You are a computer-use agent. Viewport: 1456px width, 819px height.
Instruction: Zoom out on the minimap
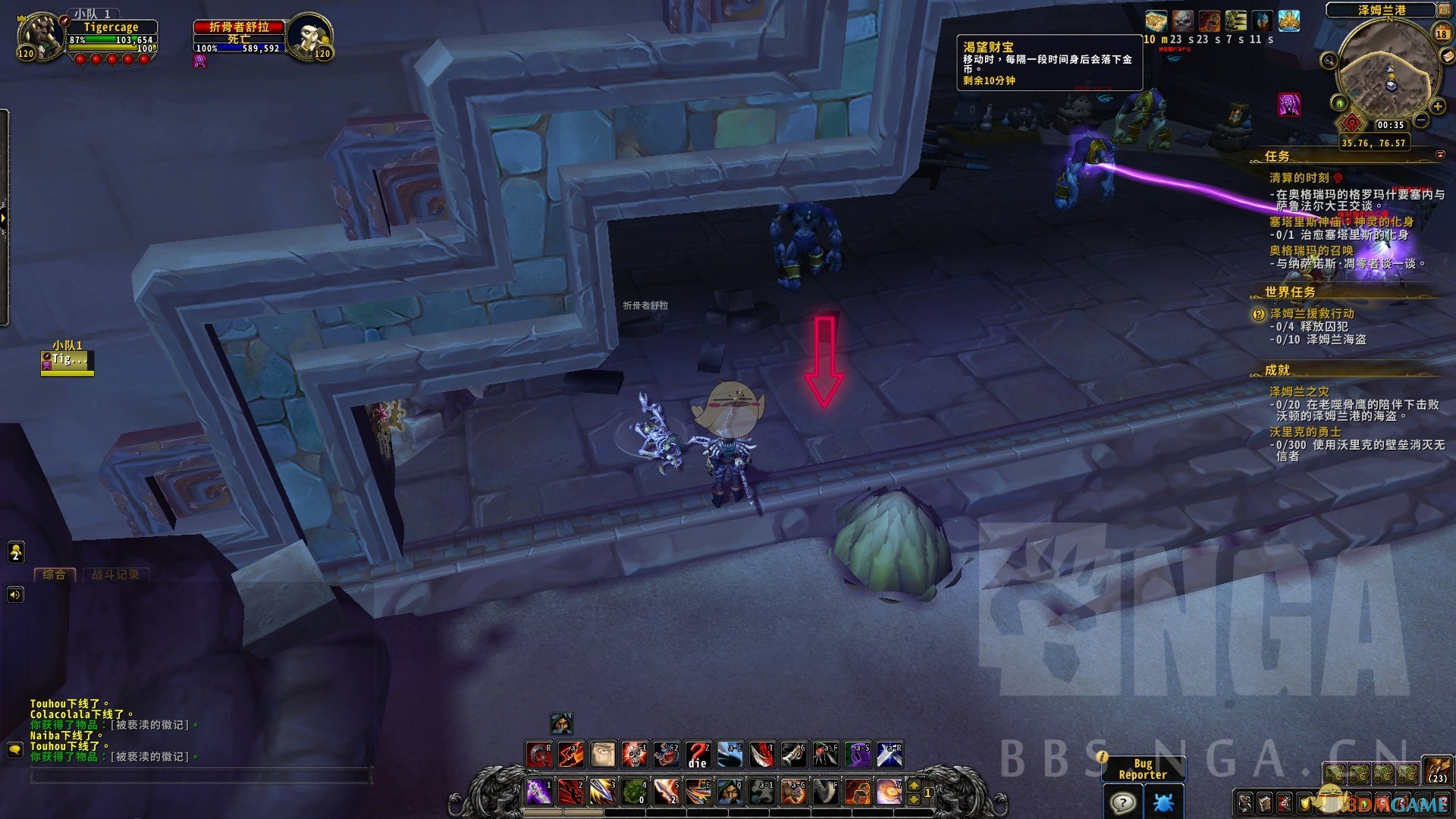pyautogui.click(x=1422, y=121)
